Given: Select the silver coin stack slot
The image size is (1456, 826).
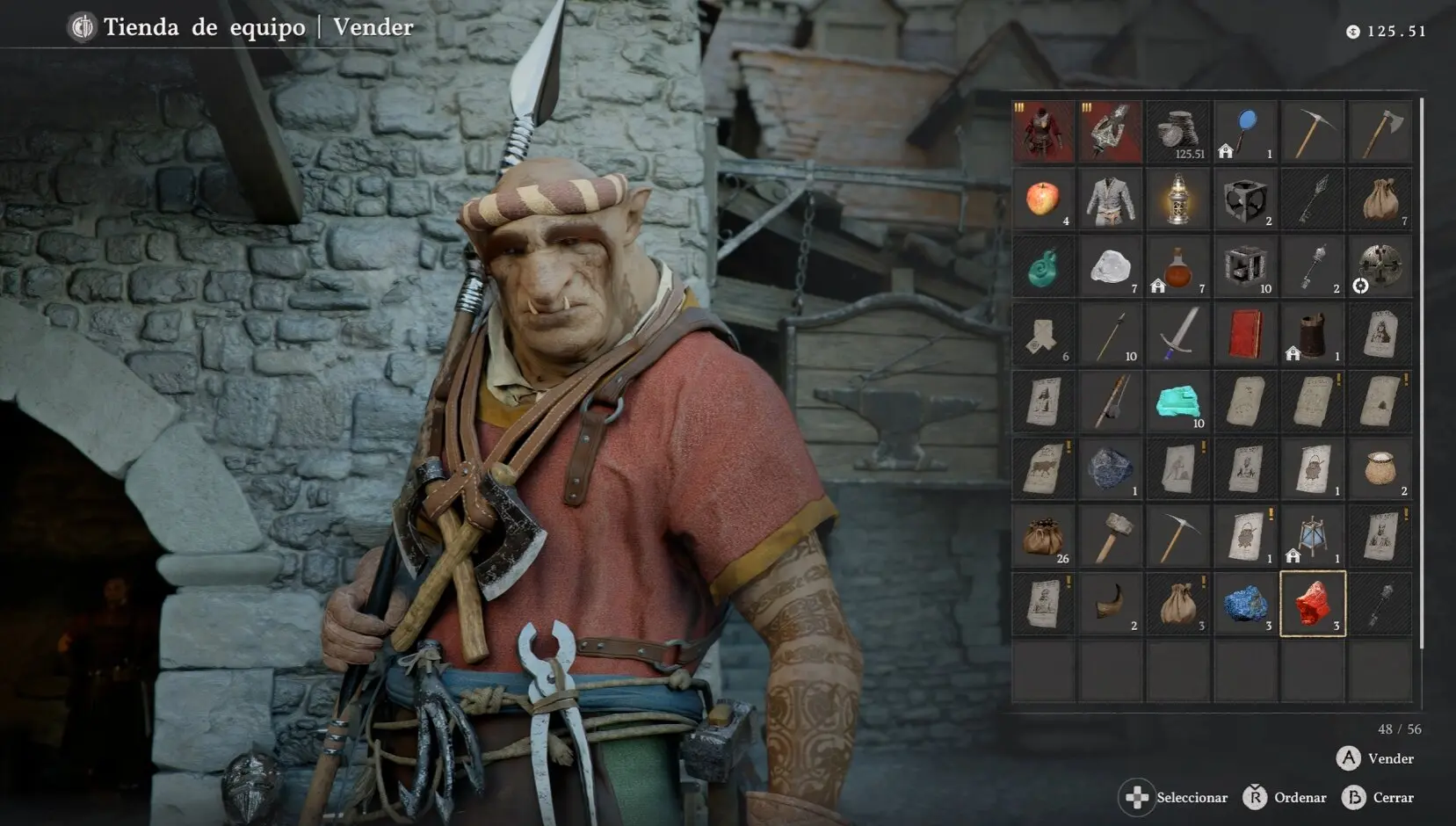Looking at the screenshot, I should [1177, 132].
